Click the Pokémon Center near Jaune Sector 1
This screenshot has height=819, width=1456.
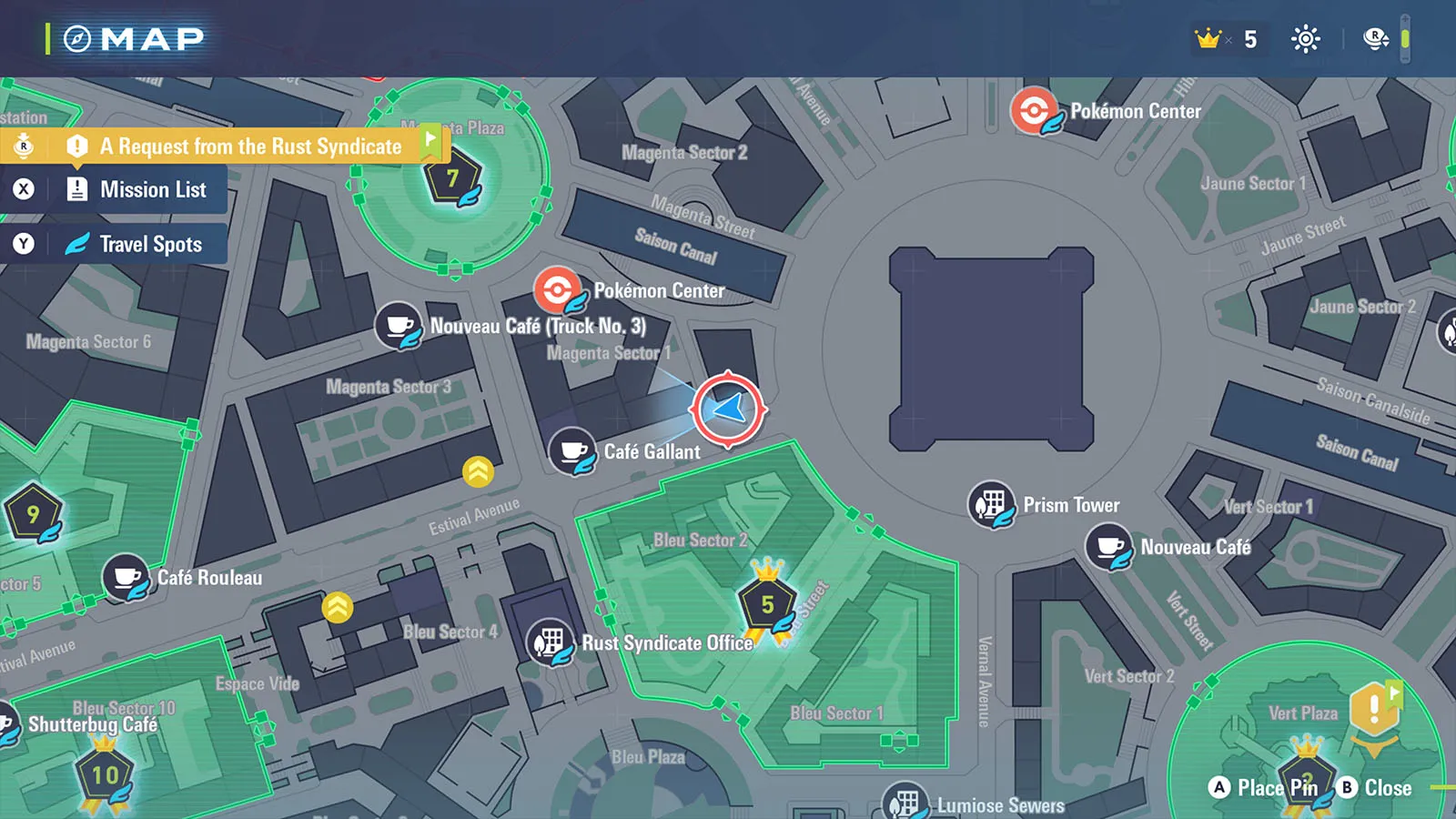1034,111
